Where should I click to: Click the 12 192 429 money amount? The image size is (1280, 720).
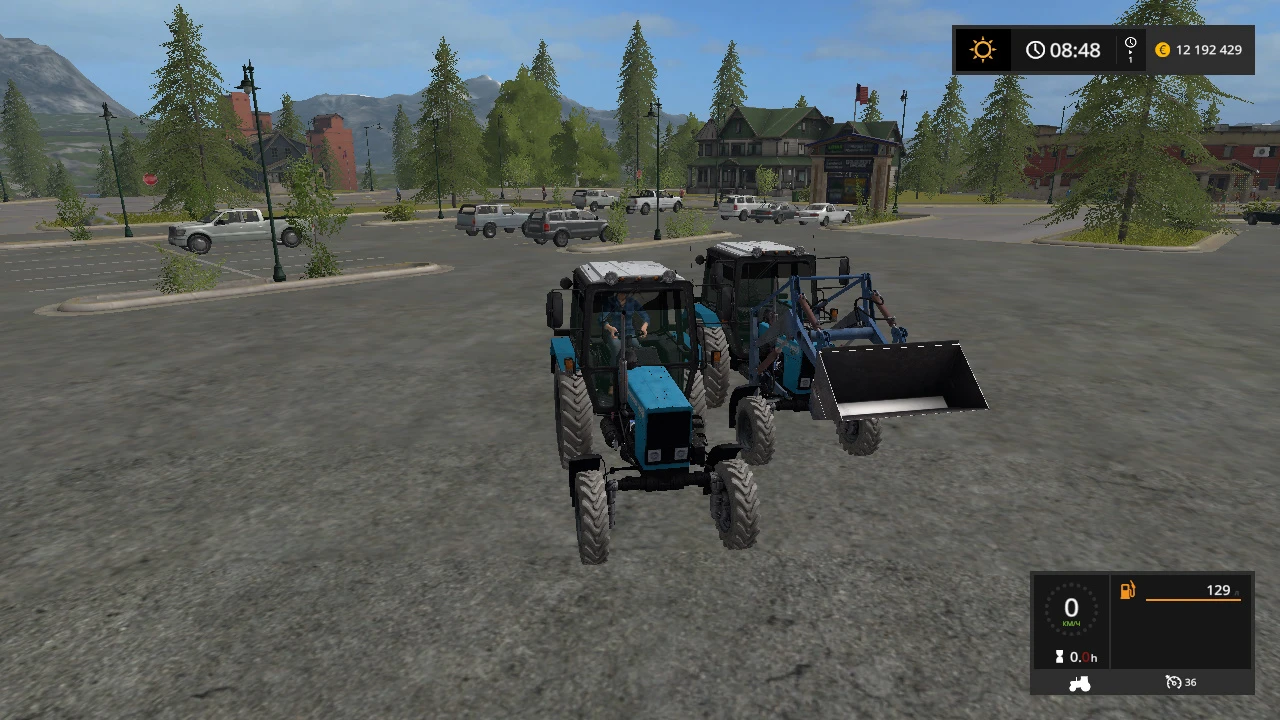[x=1212, y=49]
